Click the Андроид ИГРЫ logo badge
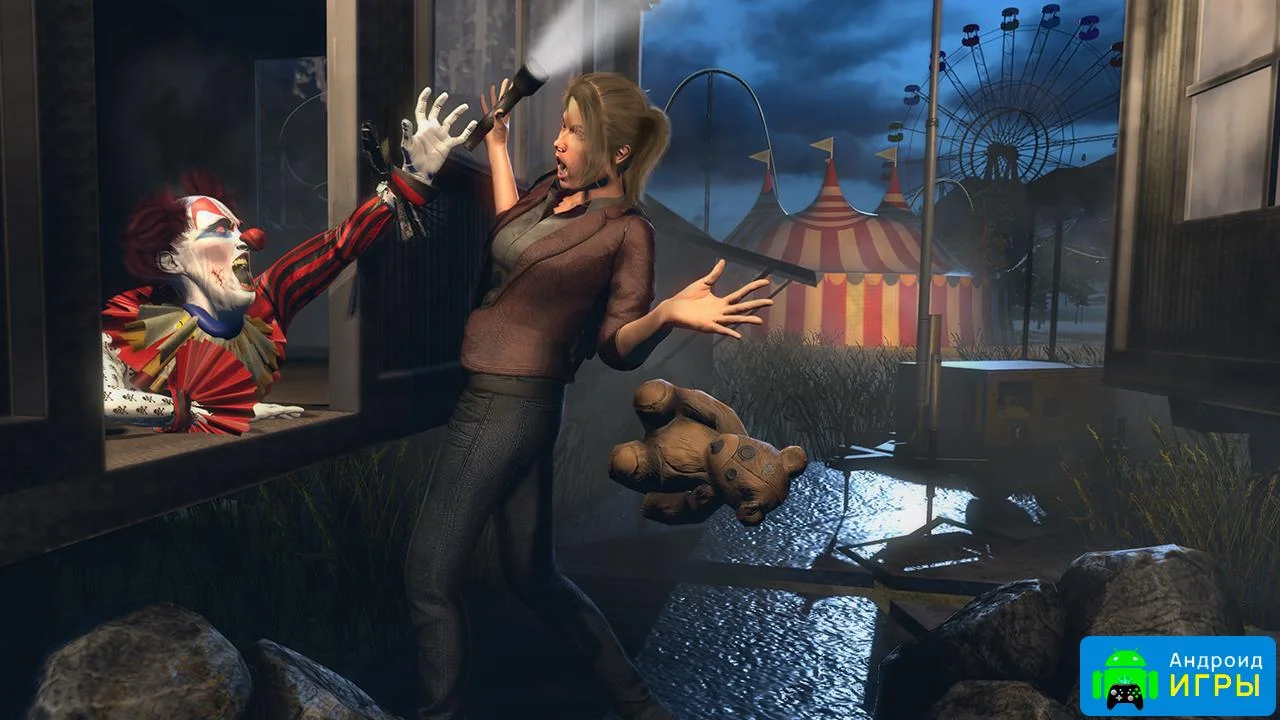The height and width of the screenshot is (720, 1280). coord(1177,676)
